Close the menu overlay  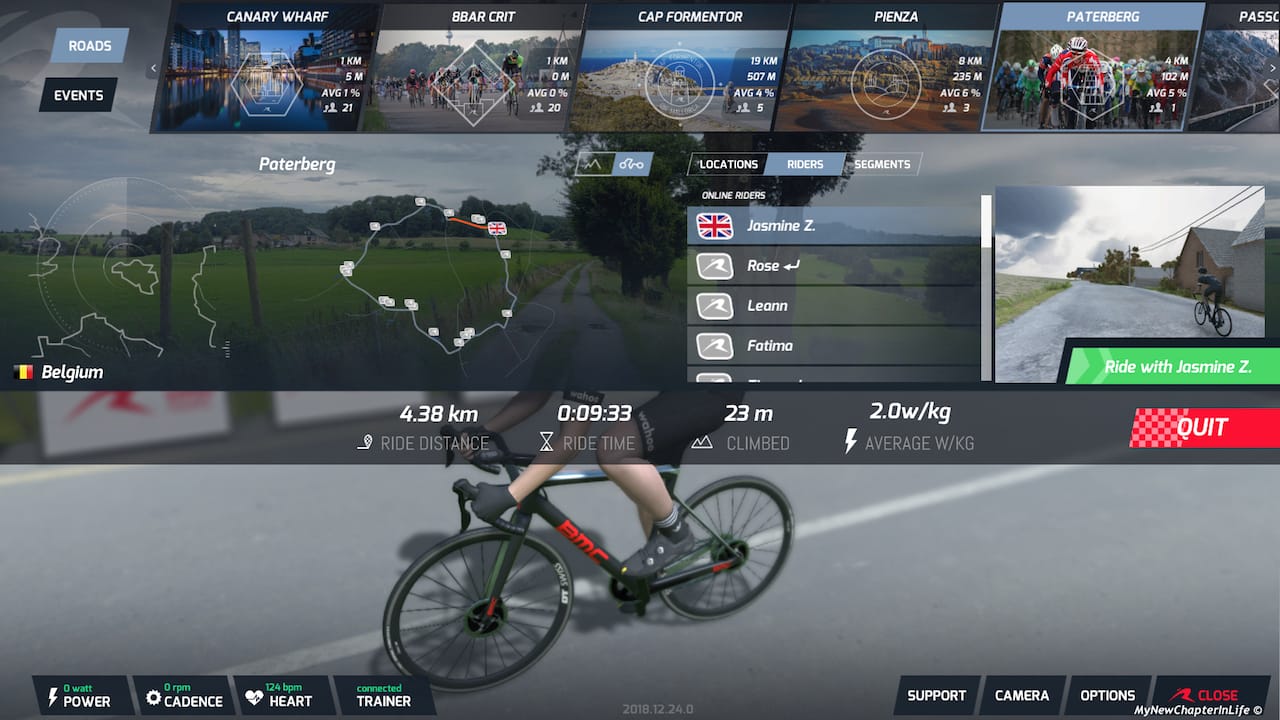tap(1206, 695)
